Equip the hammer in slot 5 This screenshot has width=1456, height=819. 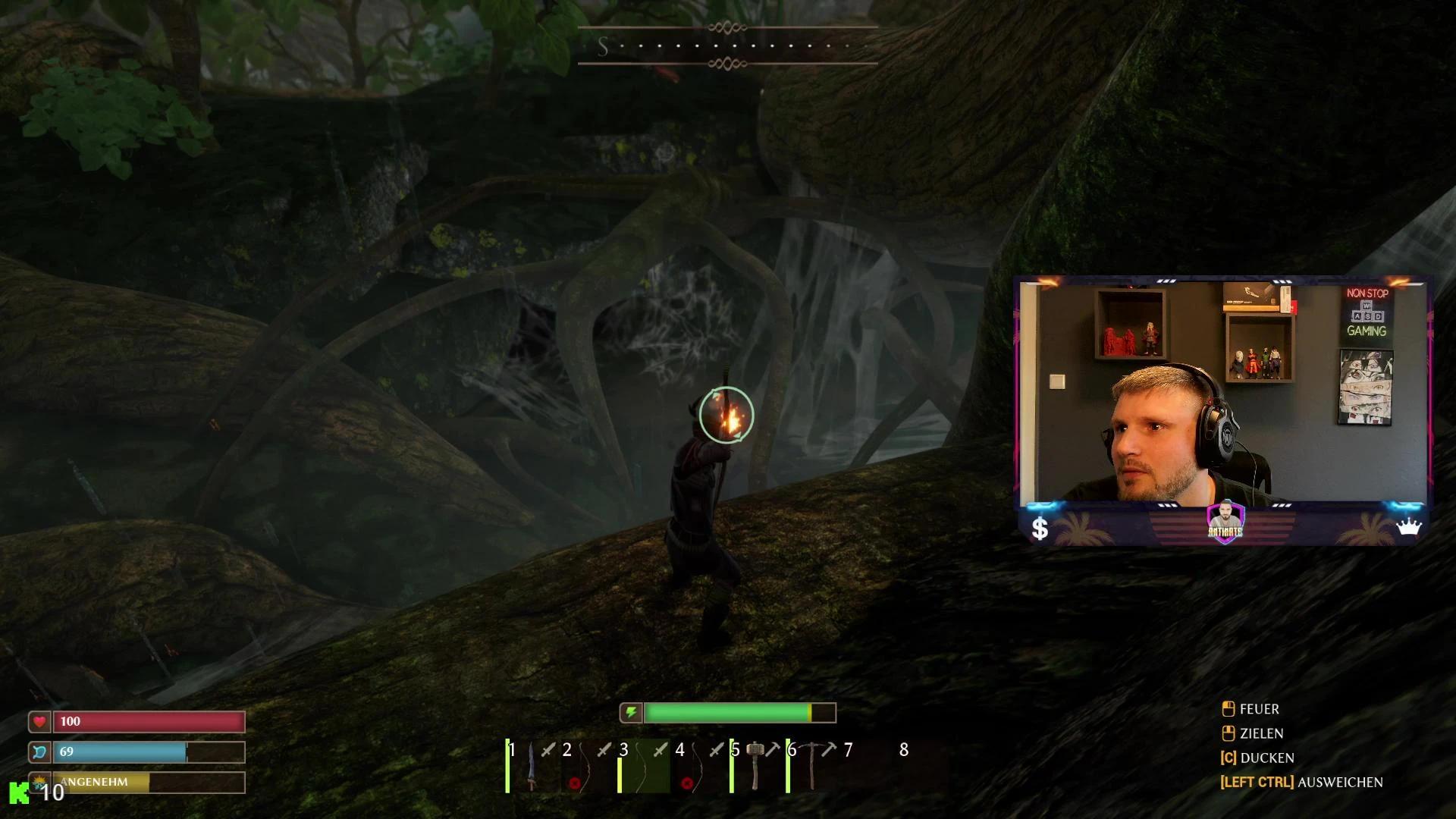click(756, 767)
